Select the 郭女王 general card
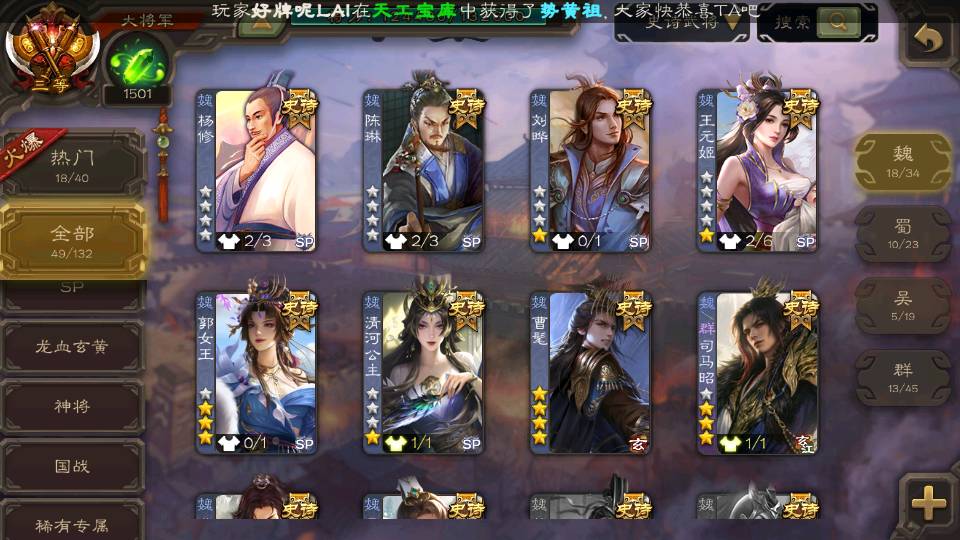960x540 pixels. point(257,372)
